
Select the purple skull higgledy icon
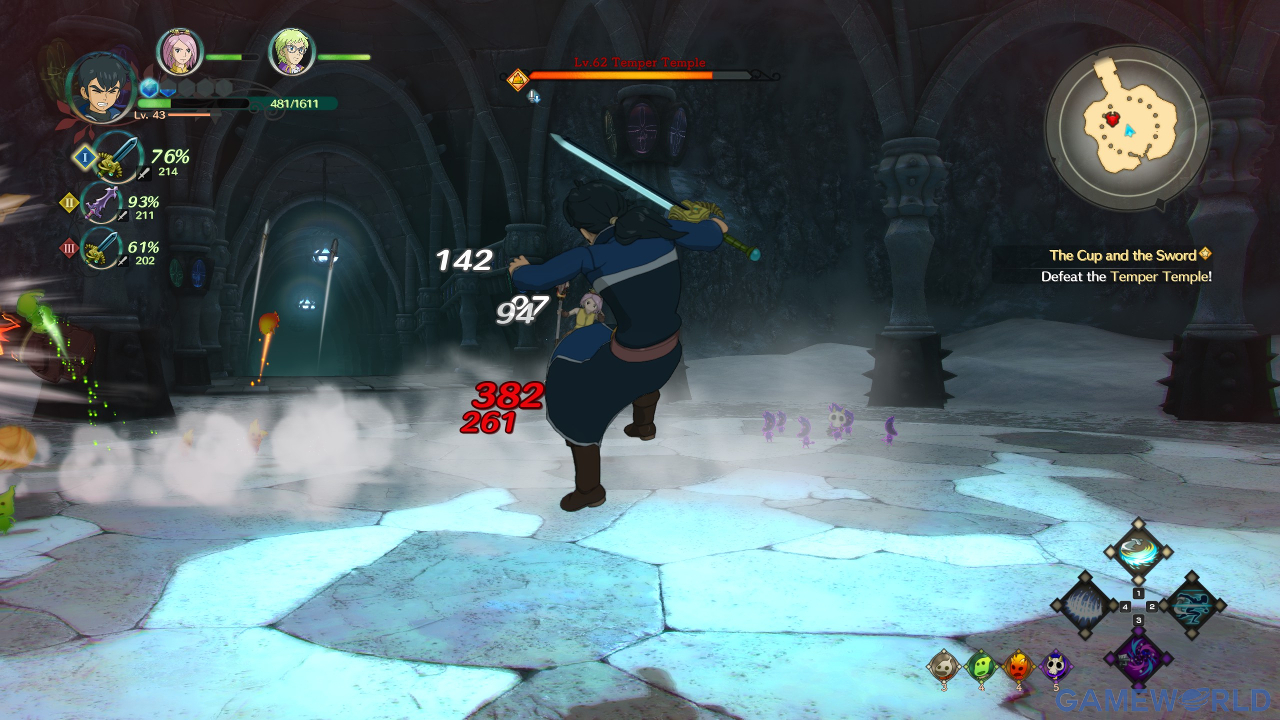[1054, 665]
